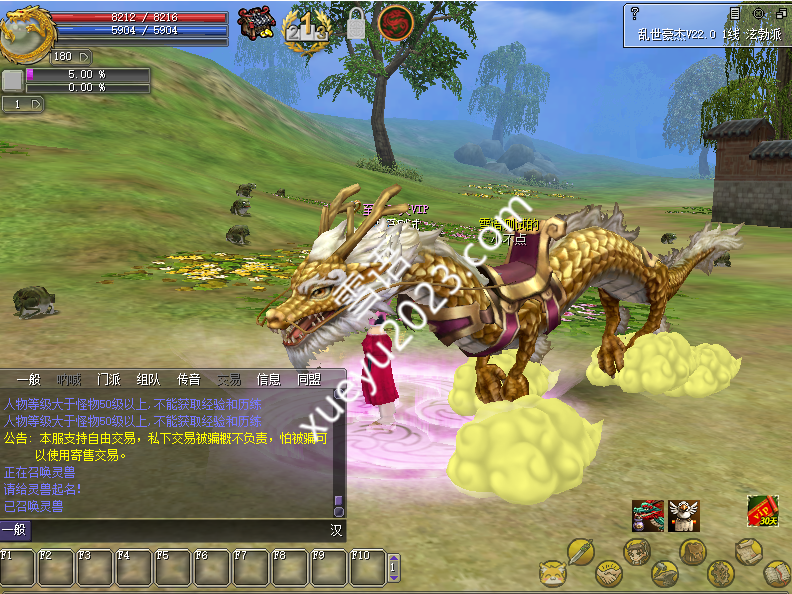
Task: Click the golden dragon character portrait
Action: 24,32
